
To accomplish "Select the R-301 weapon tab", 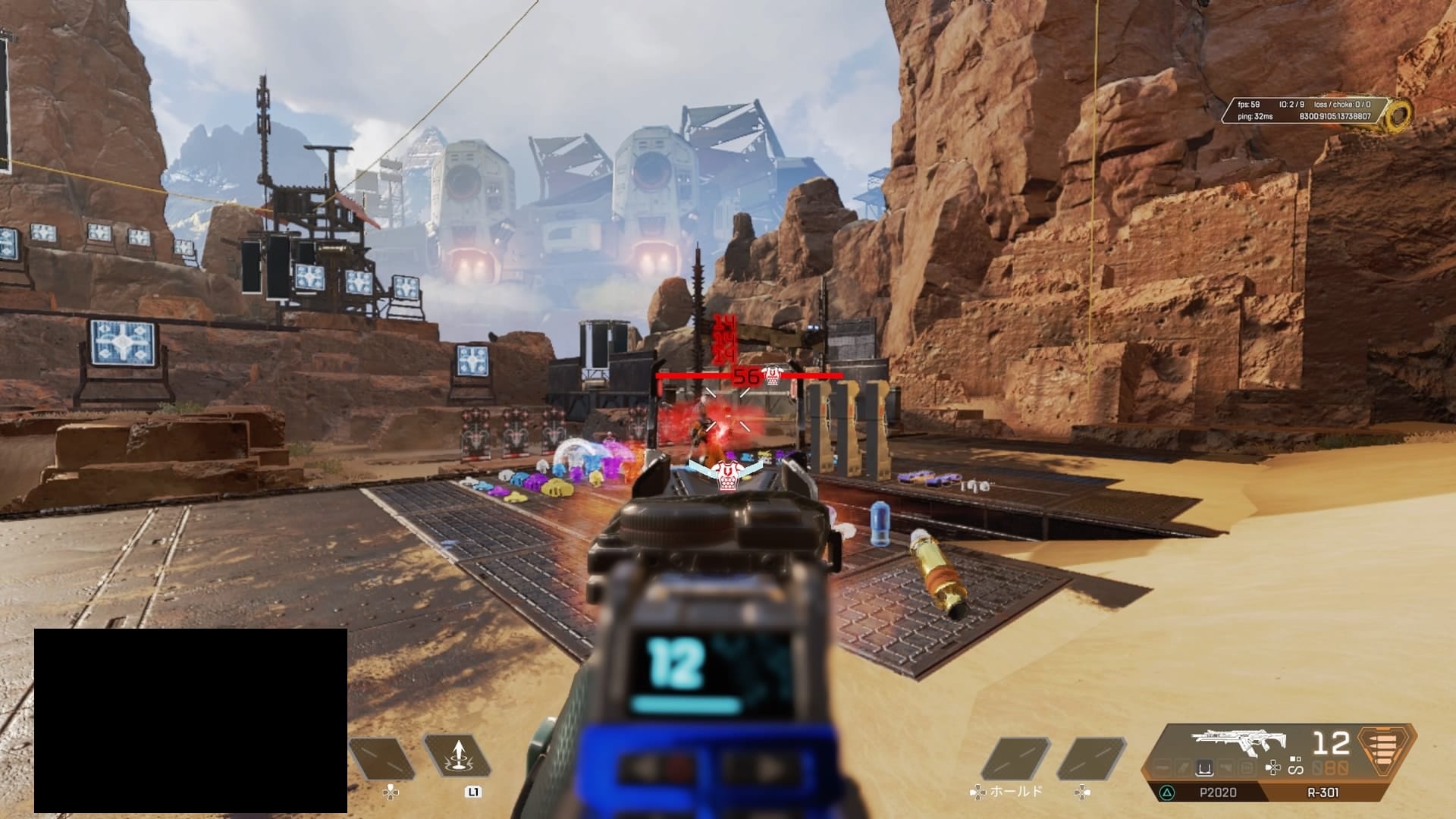I will tap(1323, 792).
